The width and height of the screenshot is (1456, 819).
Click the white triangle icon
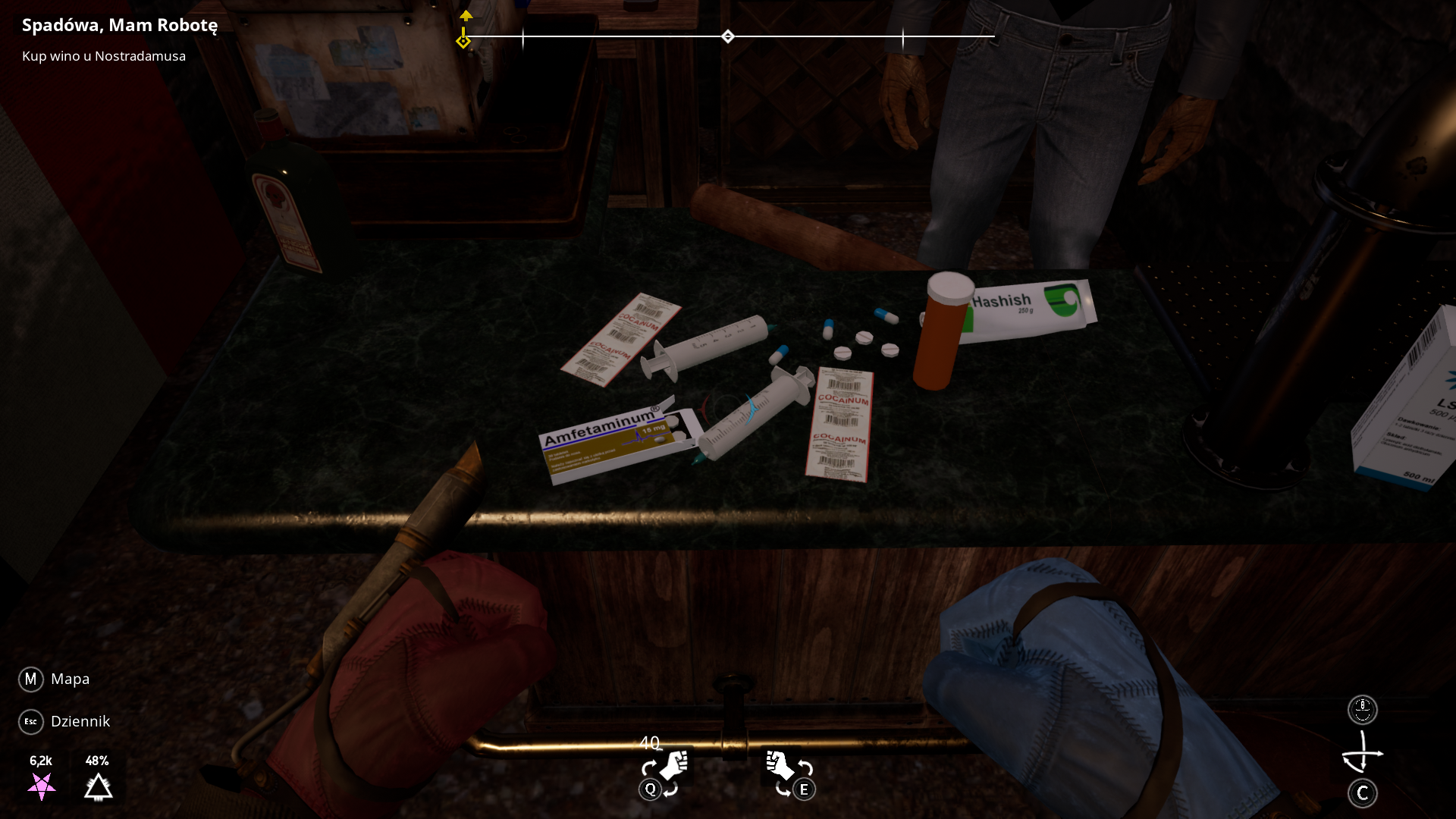tap(98, 787)
